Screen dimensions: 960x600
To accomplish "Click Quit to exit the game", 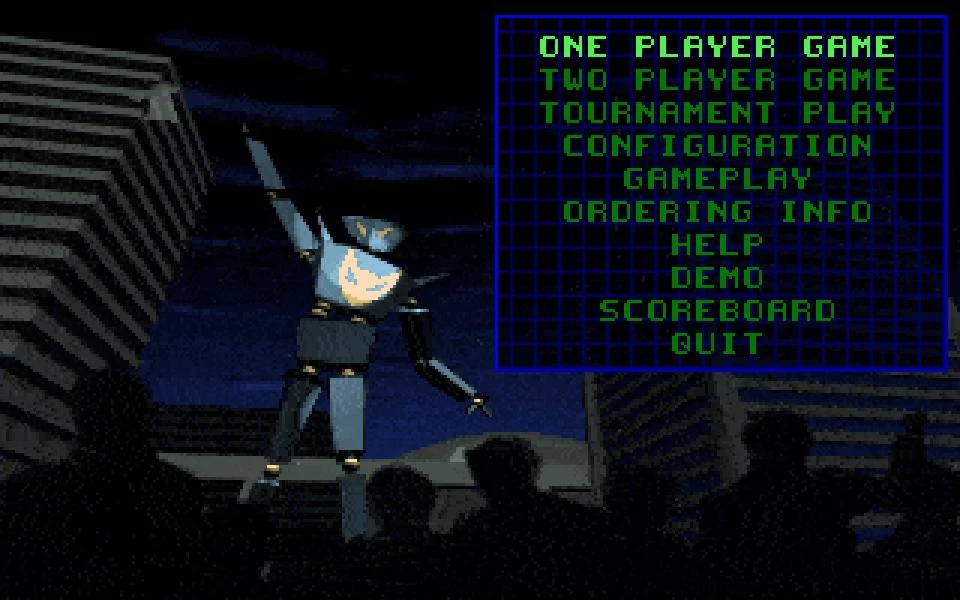I will click(717, 344).
